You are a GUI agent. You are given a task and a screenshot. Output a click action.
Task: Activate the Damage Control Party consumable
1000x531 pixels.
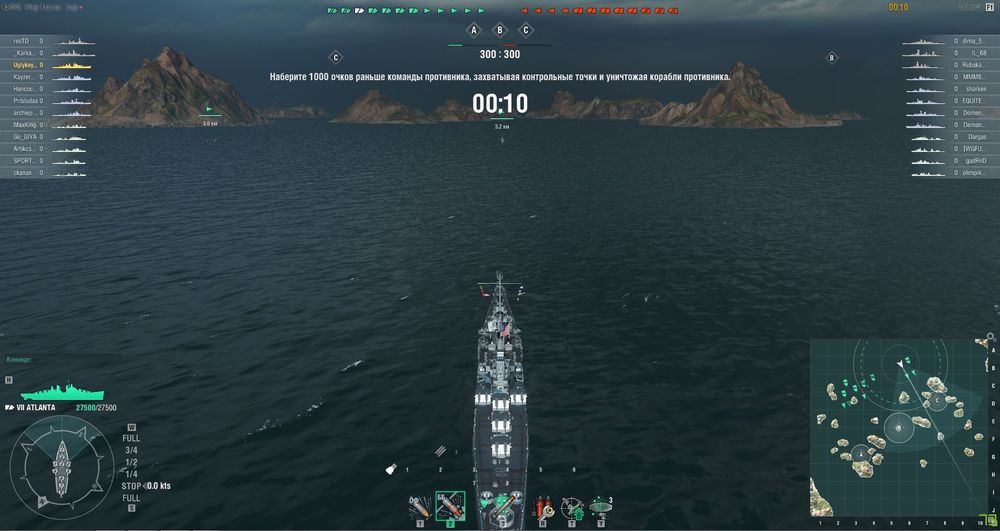point(543,508)
